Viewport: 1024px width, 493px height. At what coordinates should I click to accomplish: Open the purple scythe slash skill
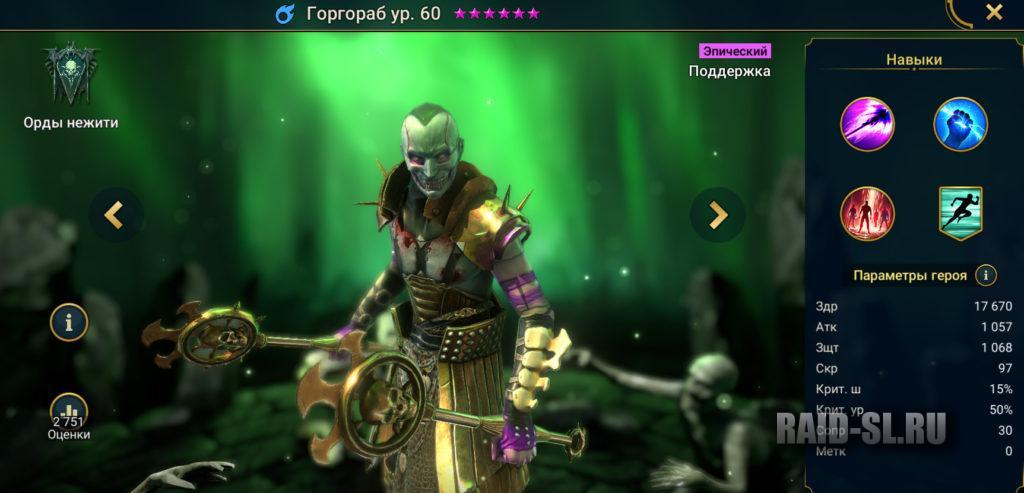(868, 124)
